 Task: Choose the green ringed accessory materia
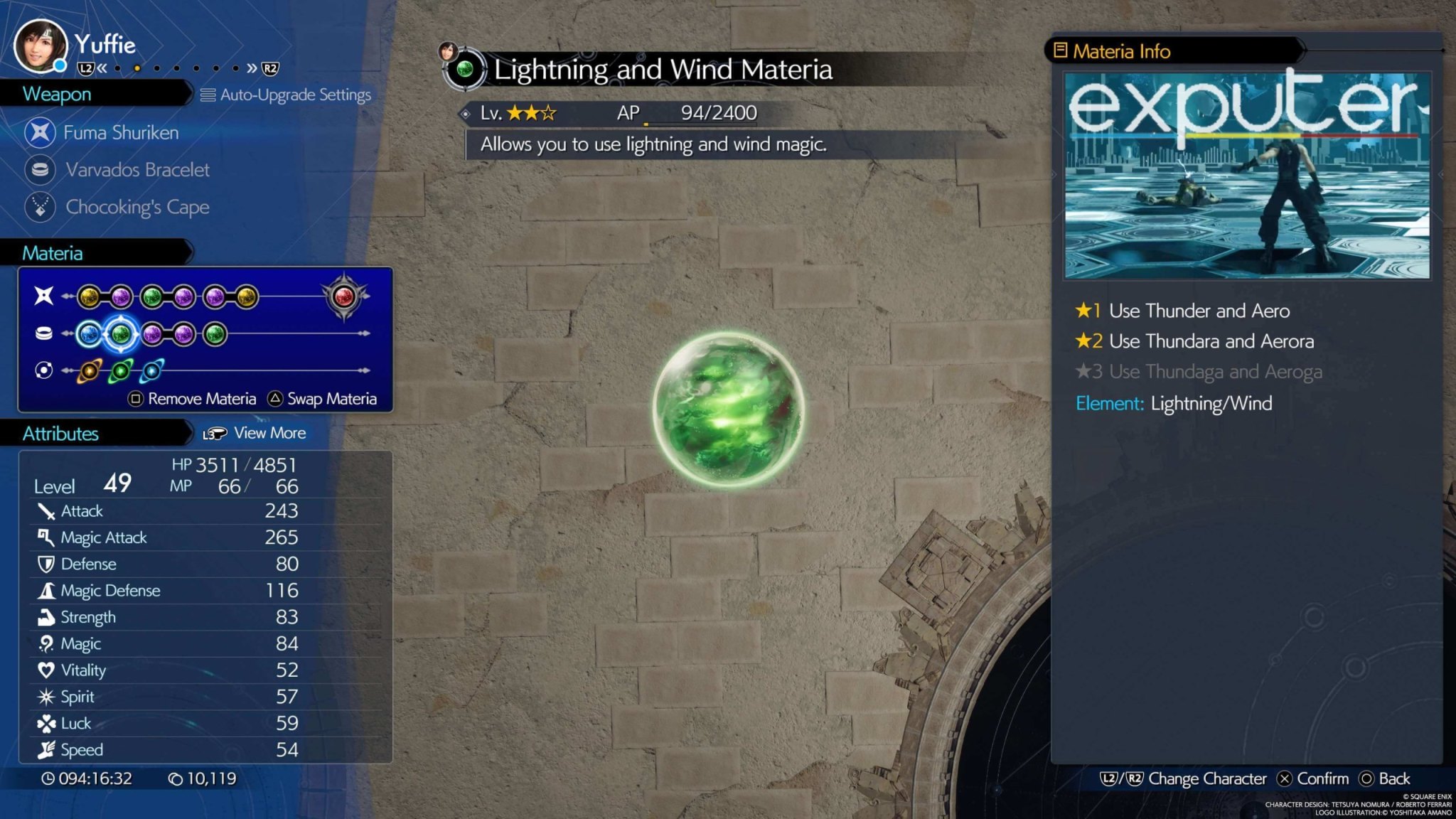coord(121,370)
